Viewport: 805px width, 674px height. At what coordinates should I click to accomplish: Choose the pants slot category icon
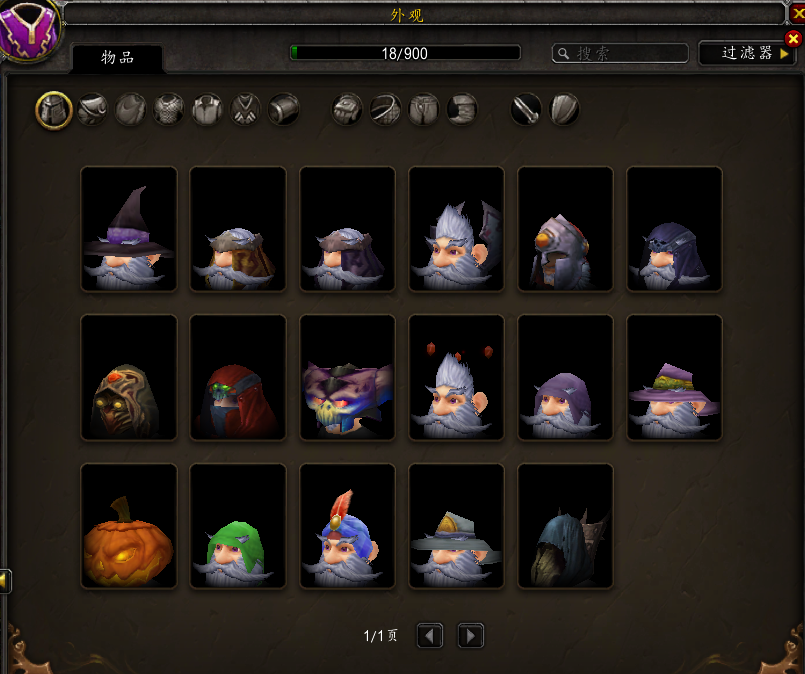coord(424,109)
